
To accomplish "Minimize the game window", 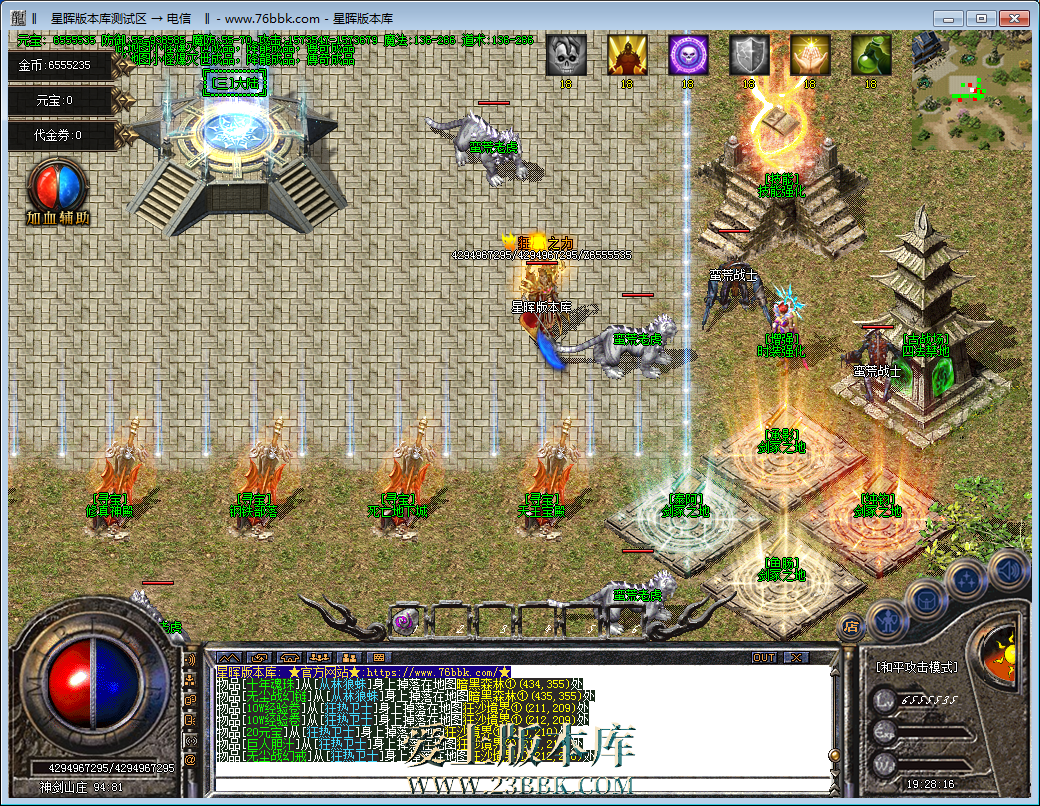I will (949, 18).
